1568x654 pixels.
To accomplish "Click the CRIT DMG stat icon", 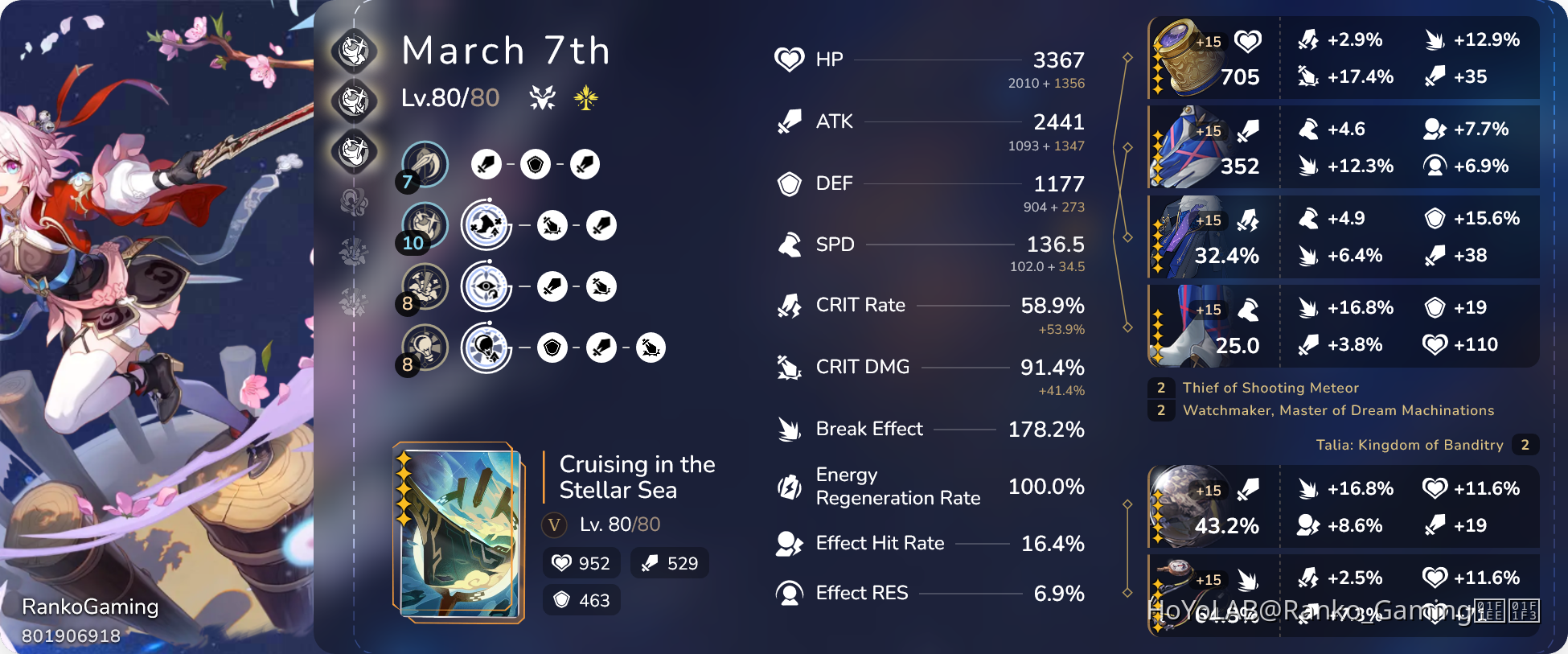I will 790,367.
